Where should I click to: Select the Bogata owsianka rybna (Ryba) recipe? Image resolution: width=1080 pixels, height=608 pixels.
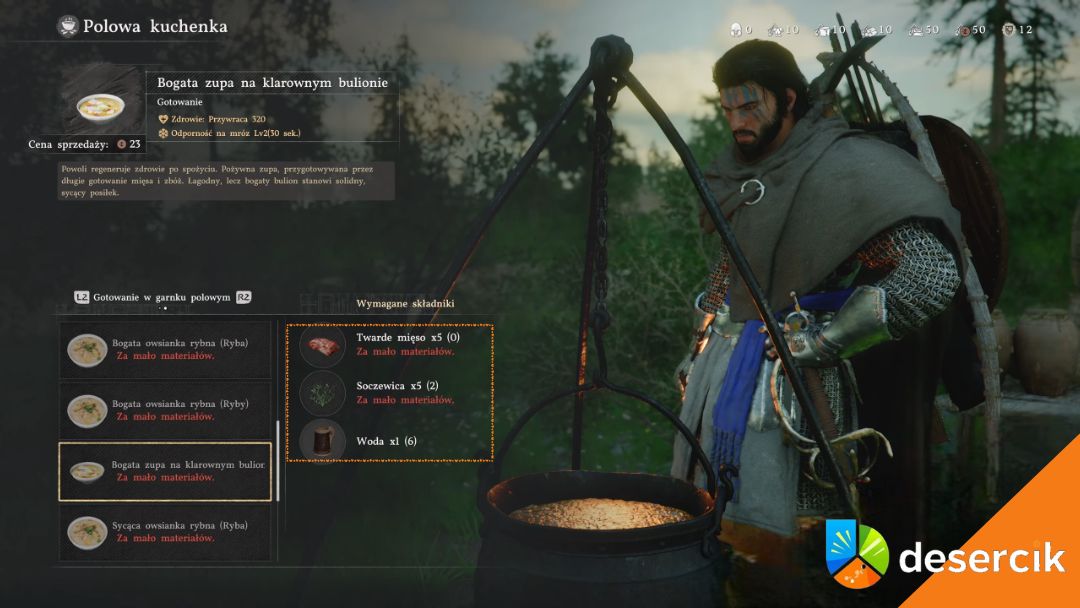coord(165,349)
